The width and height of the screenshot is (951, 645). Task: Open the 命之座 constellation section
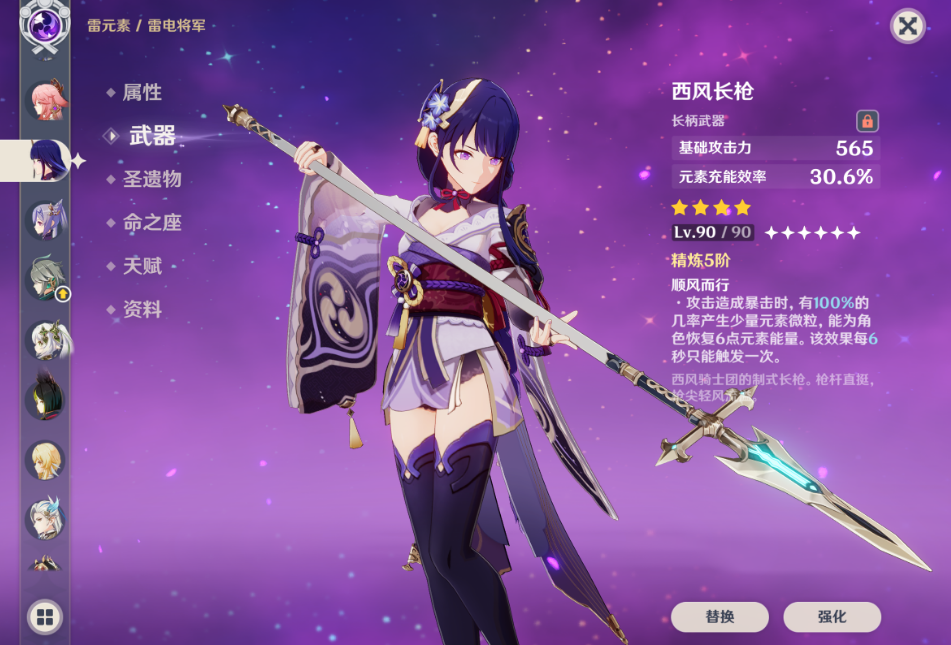151,223
